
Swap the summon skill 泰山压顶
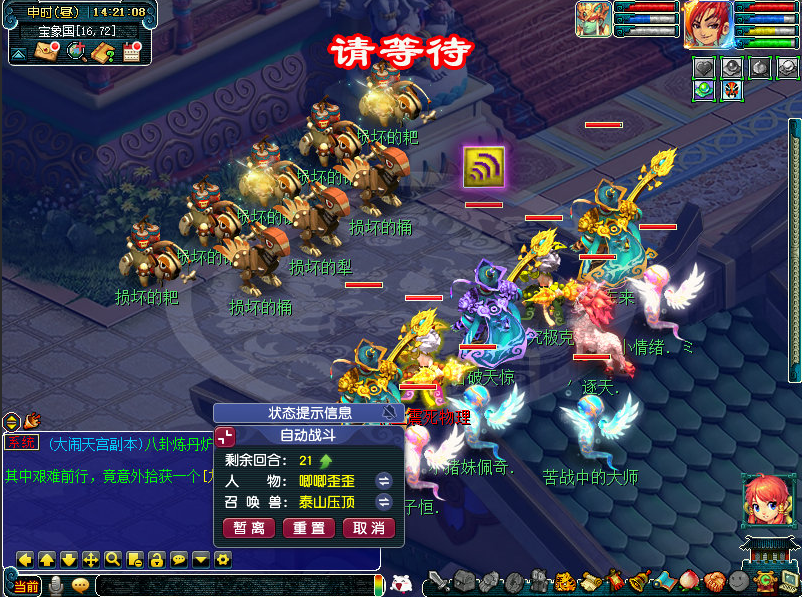(x=382, y=501)
